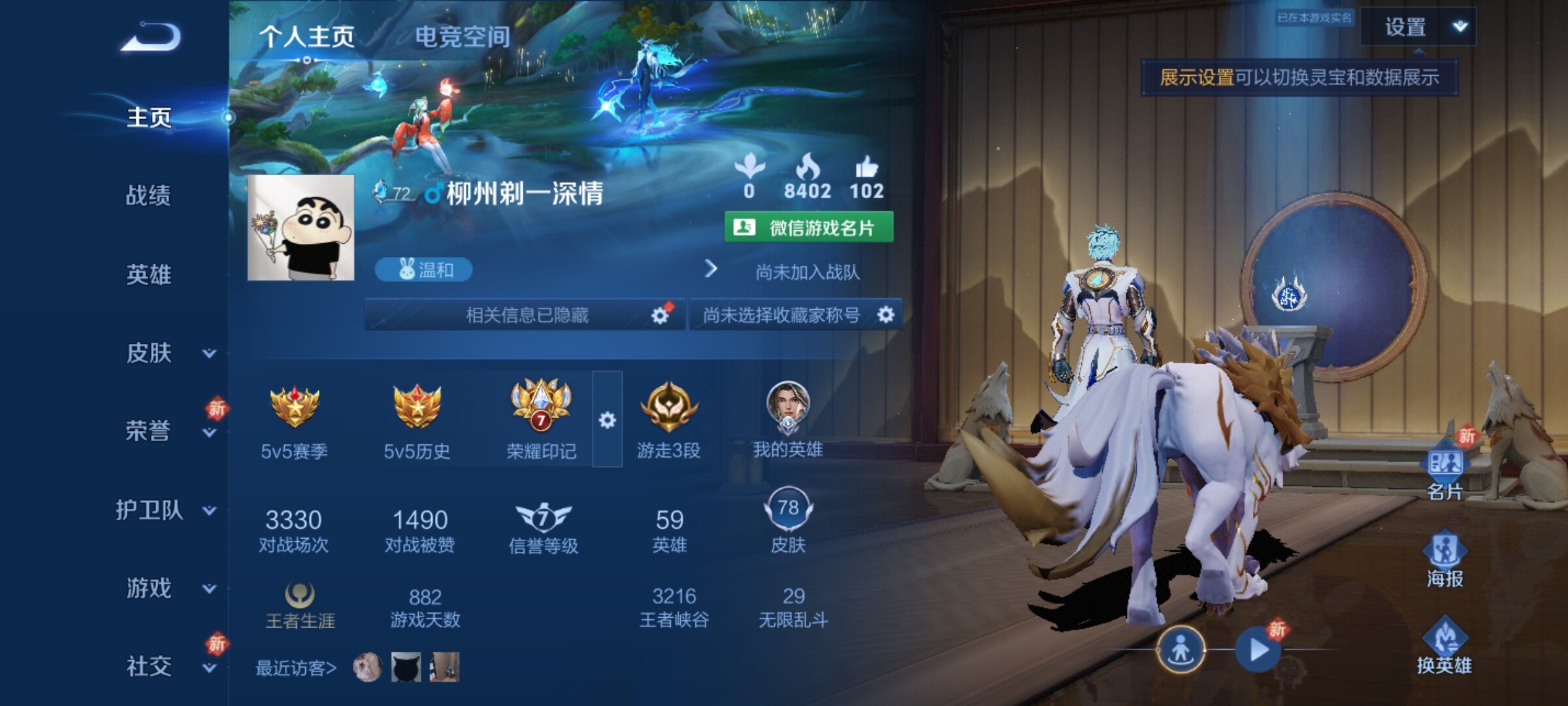Open the 名片 card button
The width and height of the screenshot is (1568, 706).
[1445, 472]
